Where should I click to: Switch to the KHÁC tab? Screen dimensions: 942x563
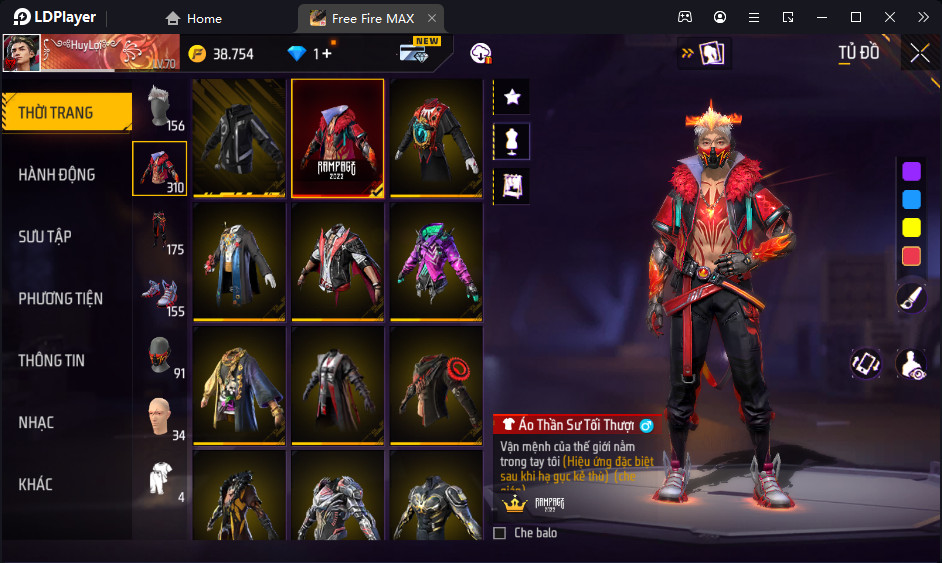click(35, 484)
